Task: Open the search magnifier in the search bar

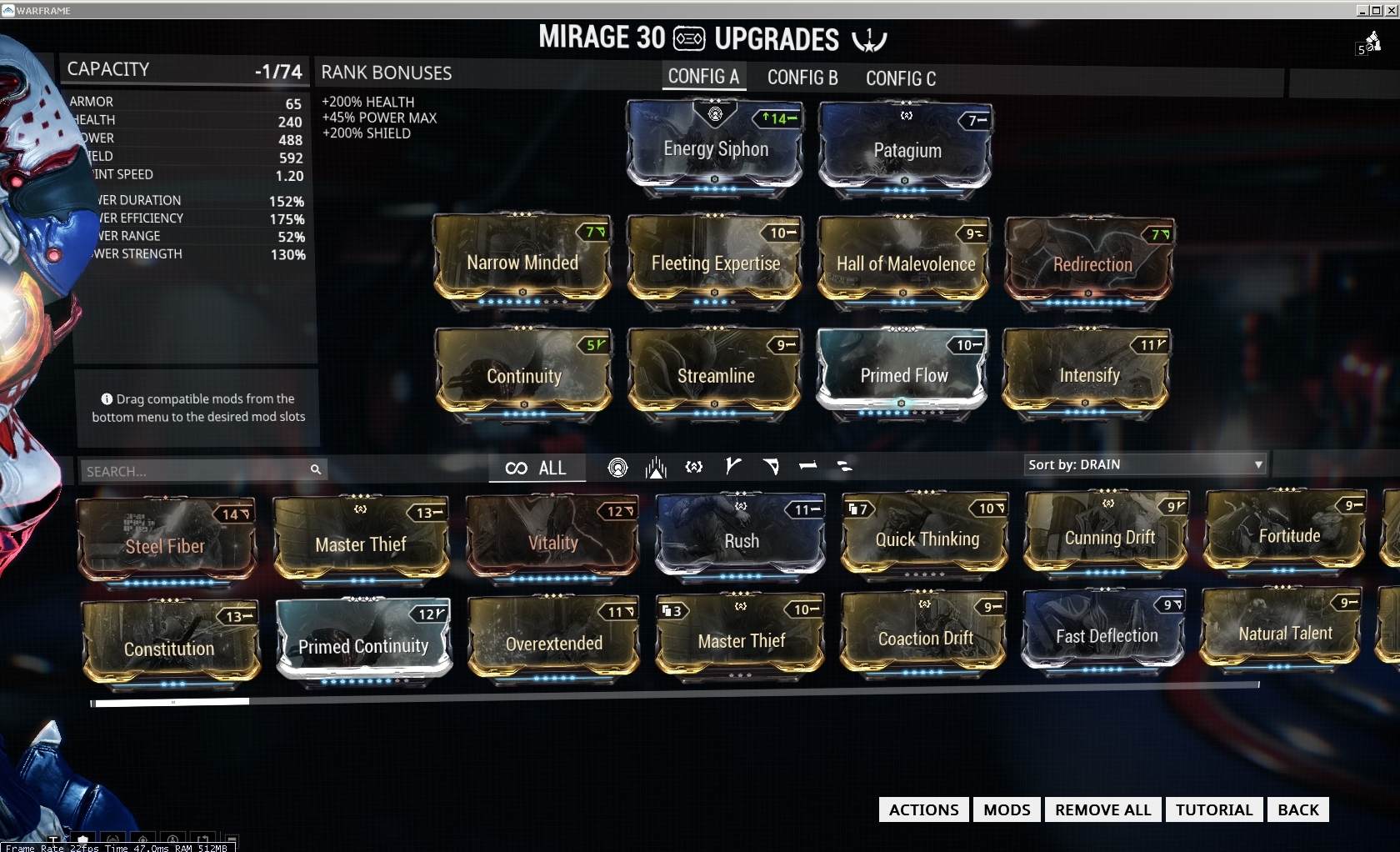Action: 317,469
